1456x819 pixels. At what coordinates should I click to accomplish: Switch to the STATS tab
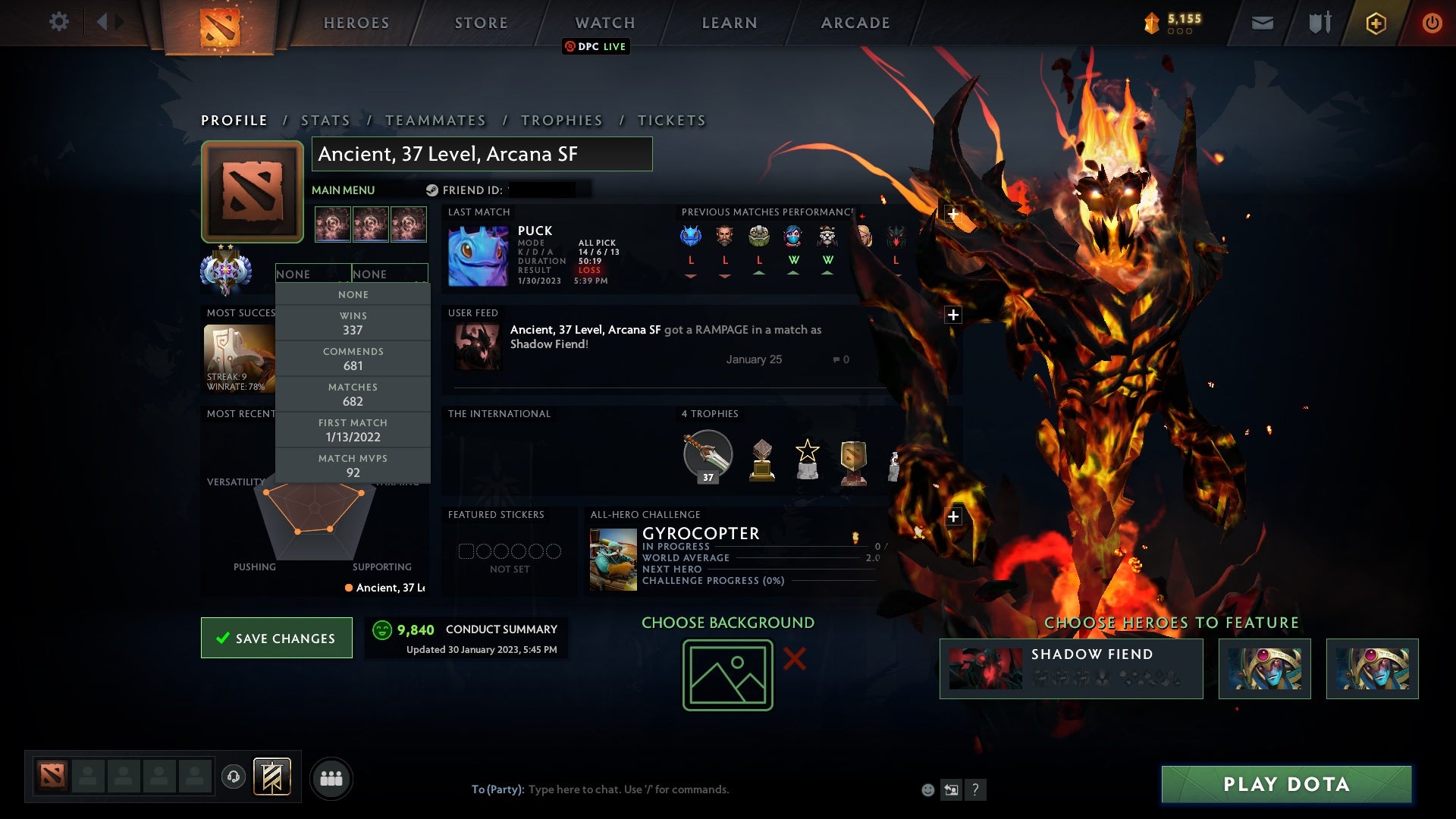tap(325, 120)
